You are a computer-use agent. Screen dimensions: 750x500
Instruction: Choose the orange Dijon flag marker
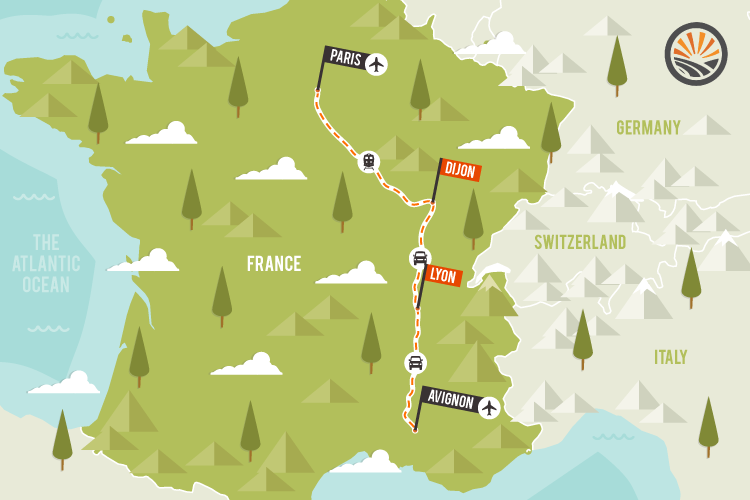[459, 170]
